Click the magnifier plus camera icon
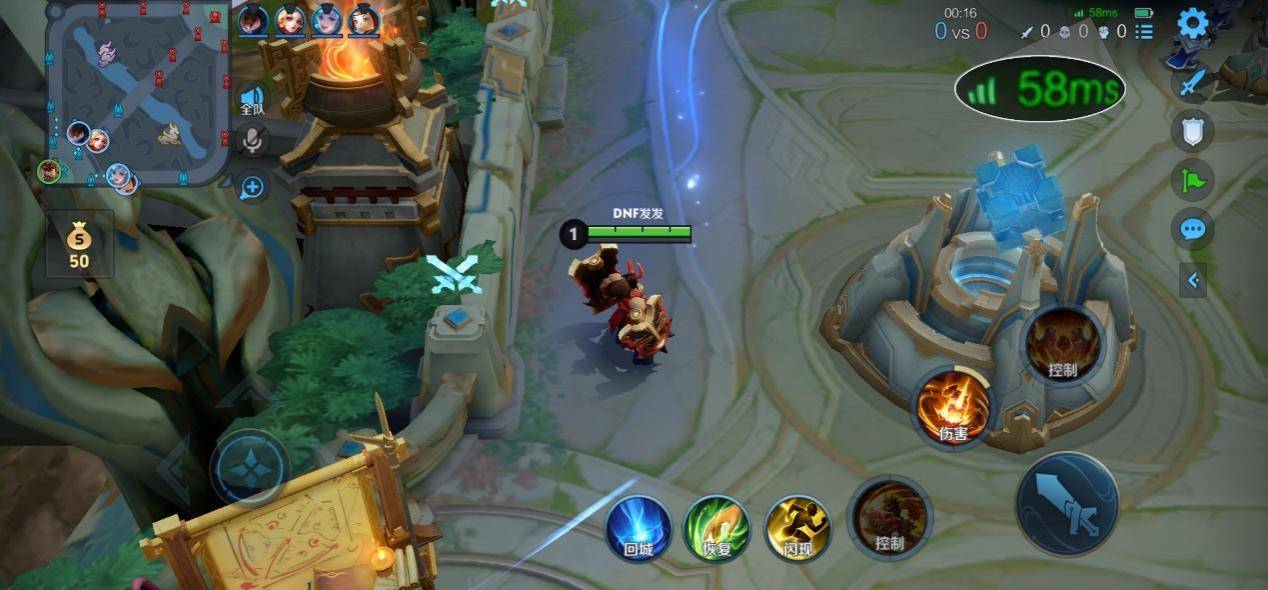1268x590 pixels. click(252, 186)
